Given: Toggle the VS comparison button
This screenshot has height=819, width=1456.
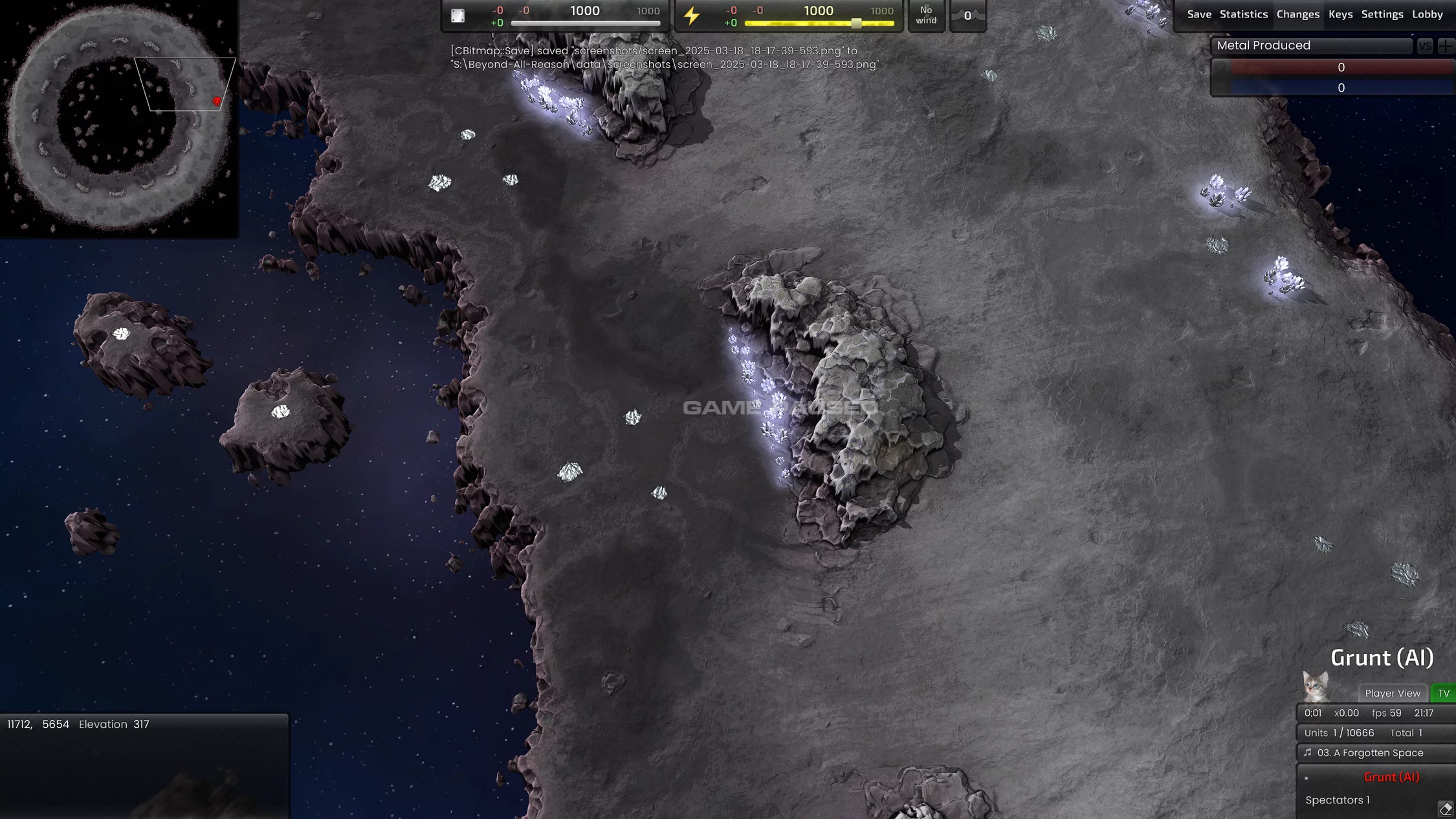Looking at the screenshot, I should (1424, 46).
